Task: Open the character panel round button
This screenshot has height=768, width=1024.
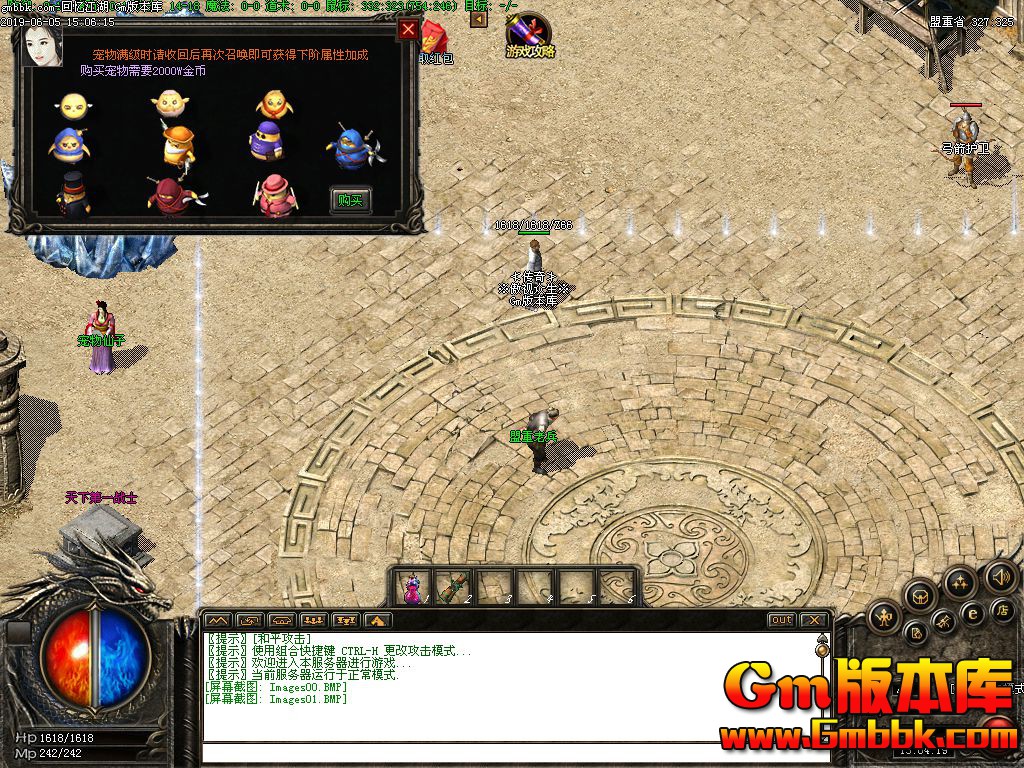Action: click(x=884, y=618)
